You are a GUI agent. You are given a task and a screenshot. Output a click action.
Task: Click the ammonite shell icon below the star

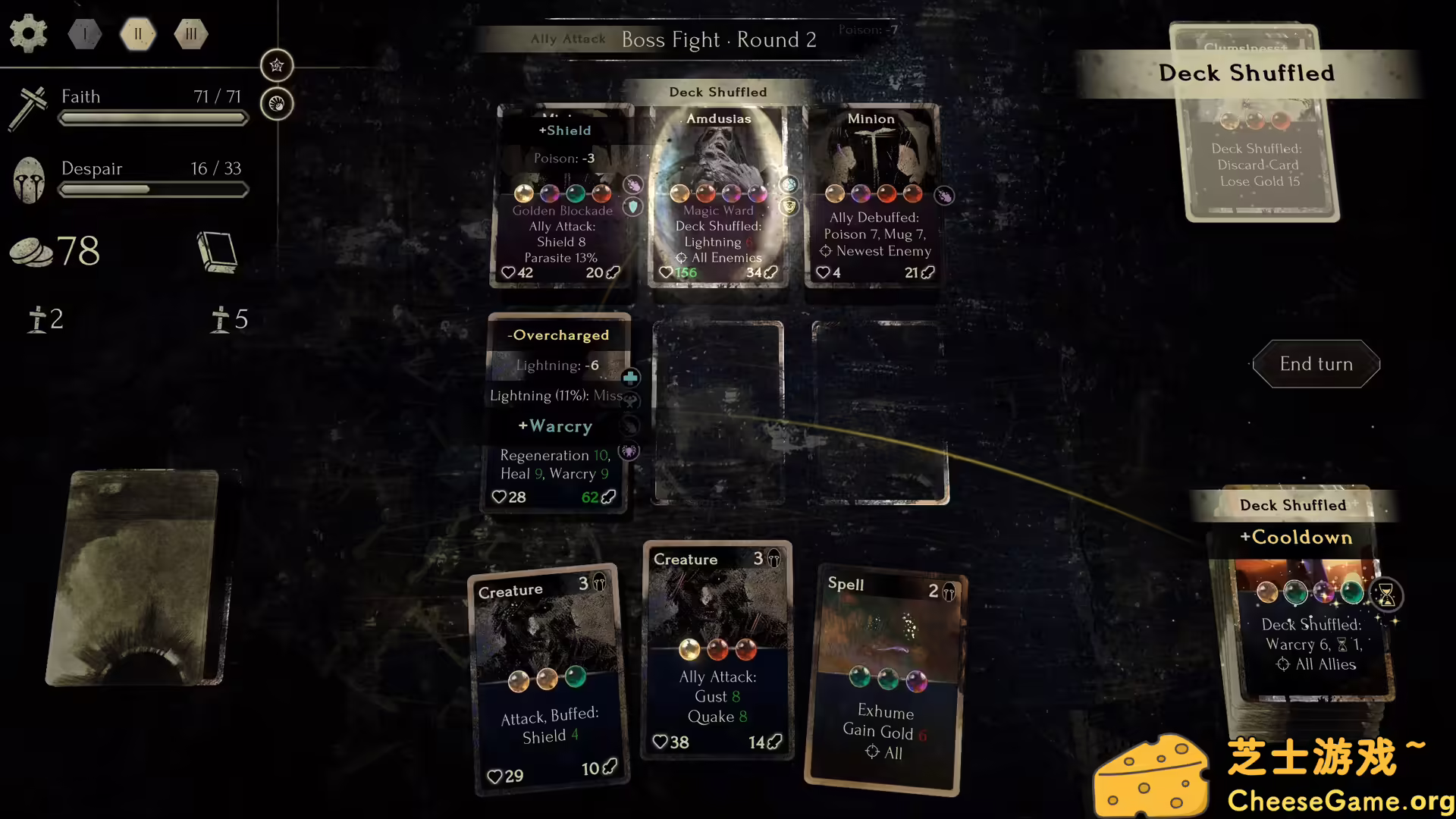coord(277,104)
